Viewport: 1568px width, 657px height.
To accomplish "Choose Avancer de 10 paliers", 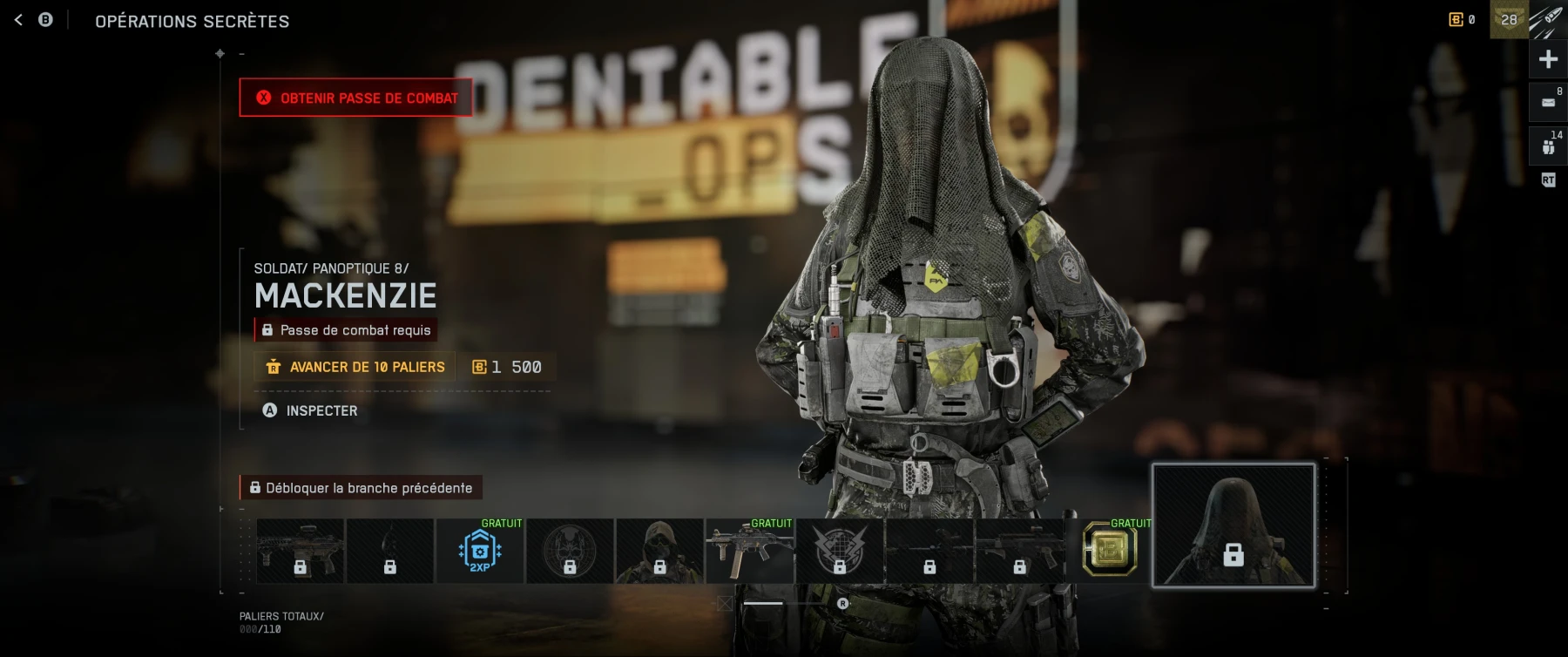I will pos(355,367).
